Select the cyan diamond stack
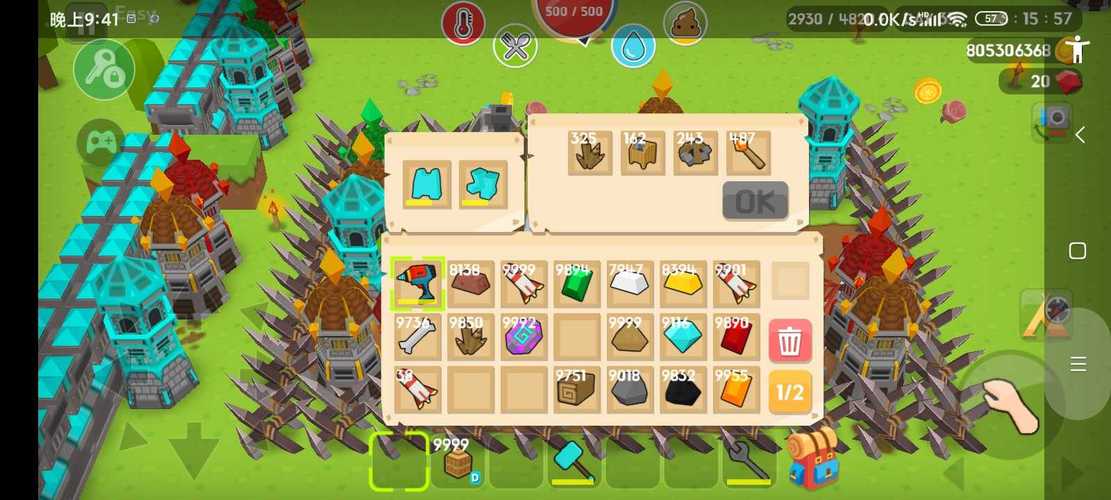 683,338
